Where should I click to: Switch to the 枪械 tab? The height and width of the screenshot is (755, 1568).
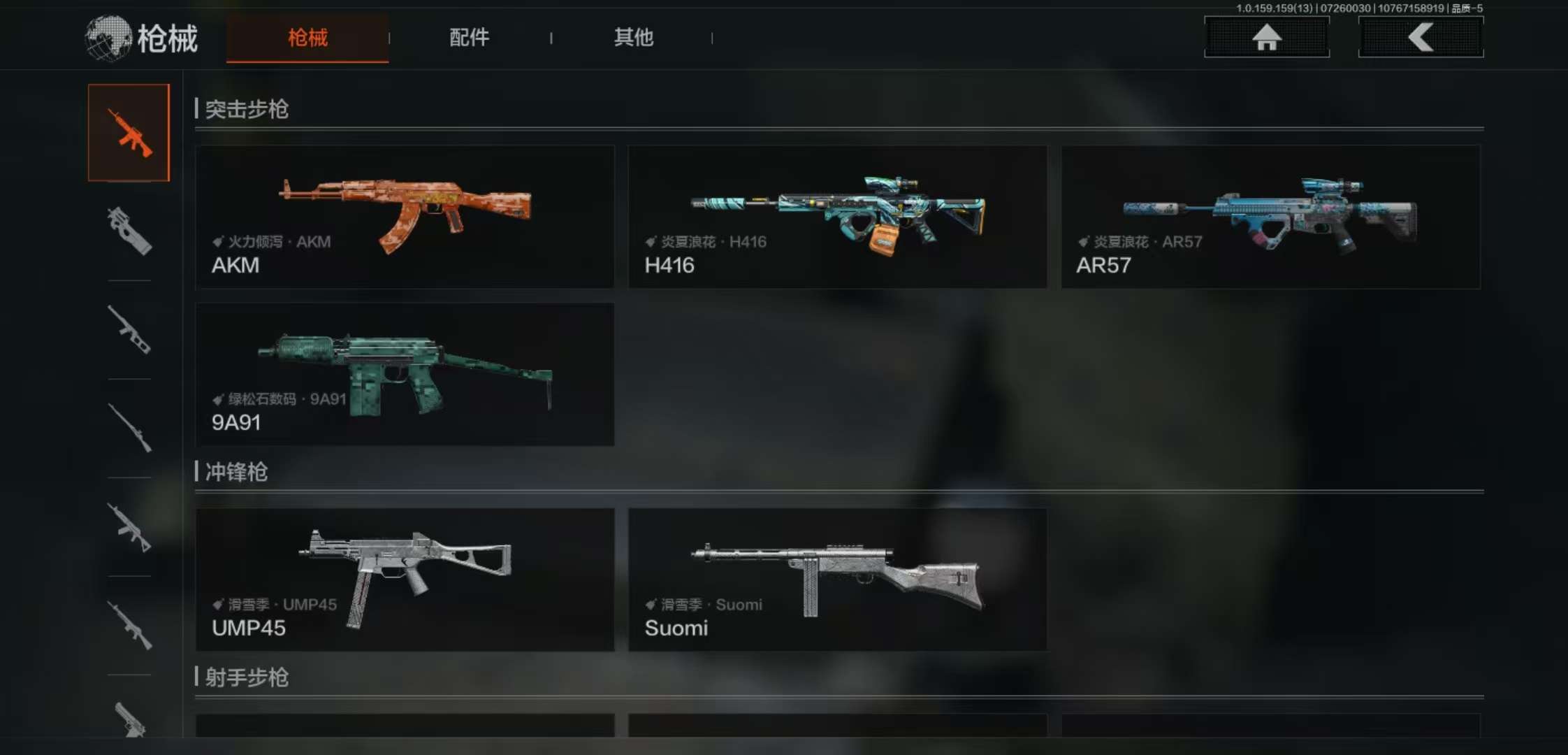pyautogui.click(x=307, y=38)
